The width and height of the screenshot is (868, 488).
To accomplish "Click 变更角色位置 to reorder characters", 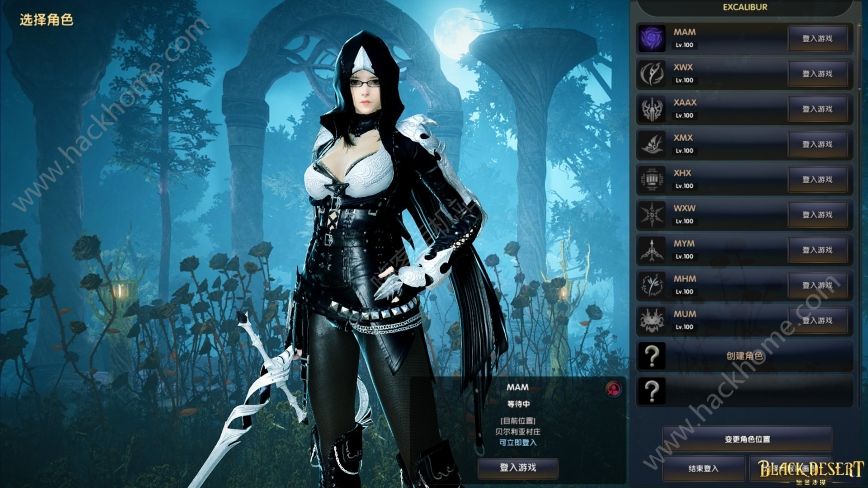I will 746,439.
